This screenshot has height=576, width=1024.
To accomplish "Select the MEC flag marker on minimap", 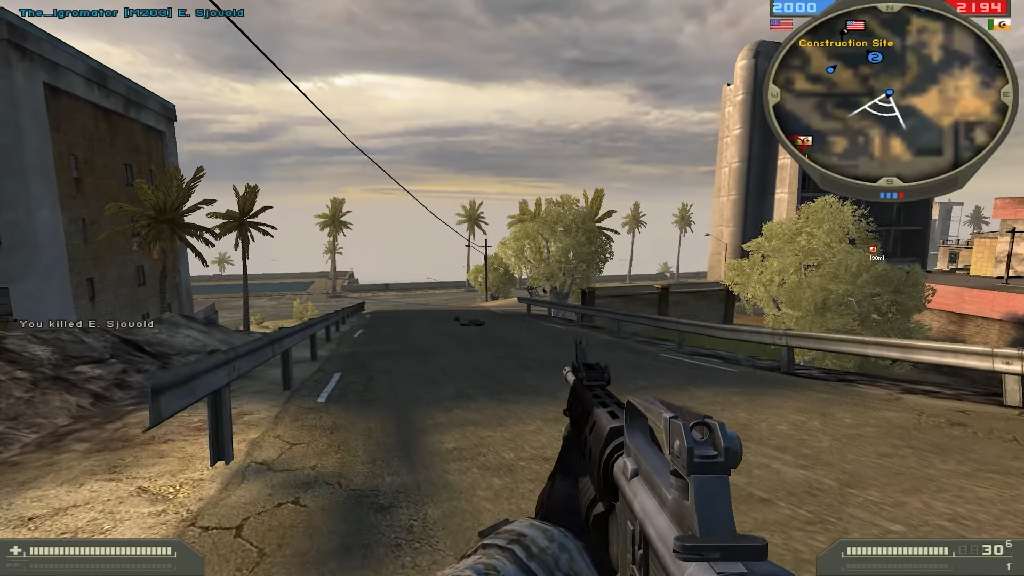I will 803,140.
